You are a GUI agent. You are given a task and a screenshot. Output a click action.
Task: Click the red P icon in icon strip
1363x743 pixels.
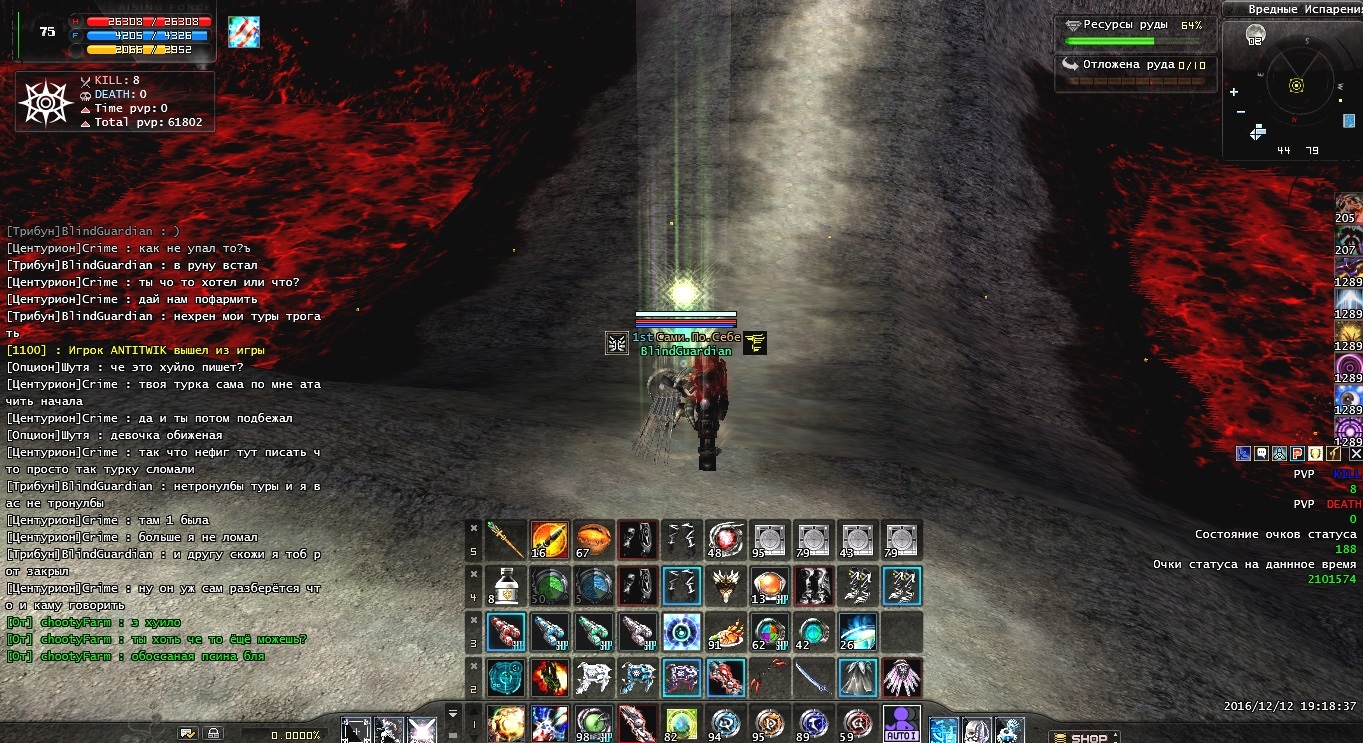click(x=1297, y=454)
